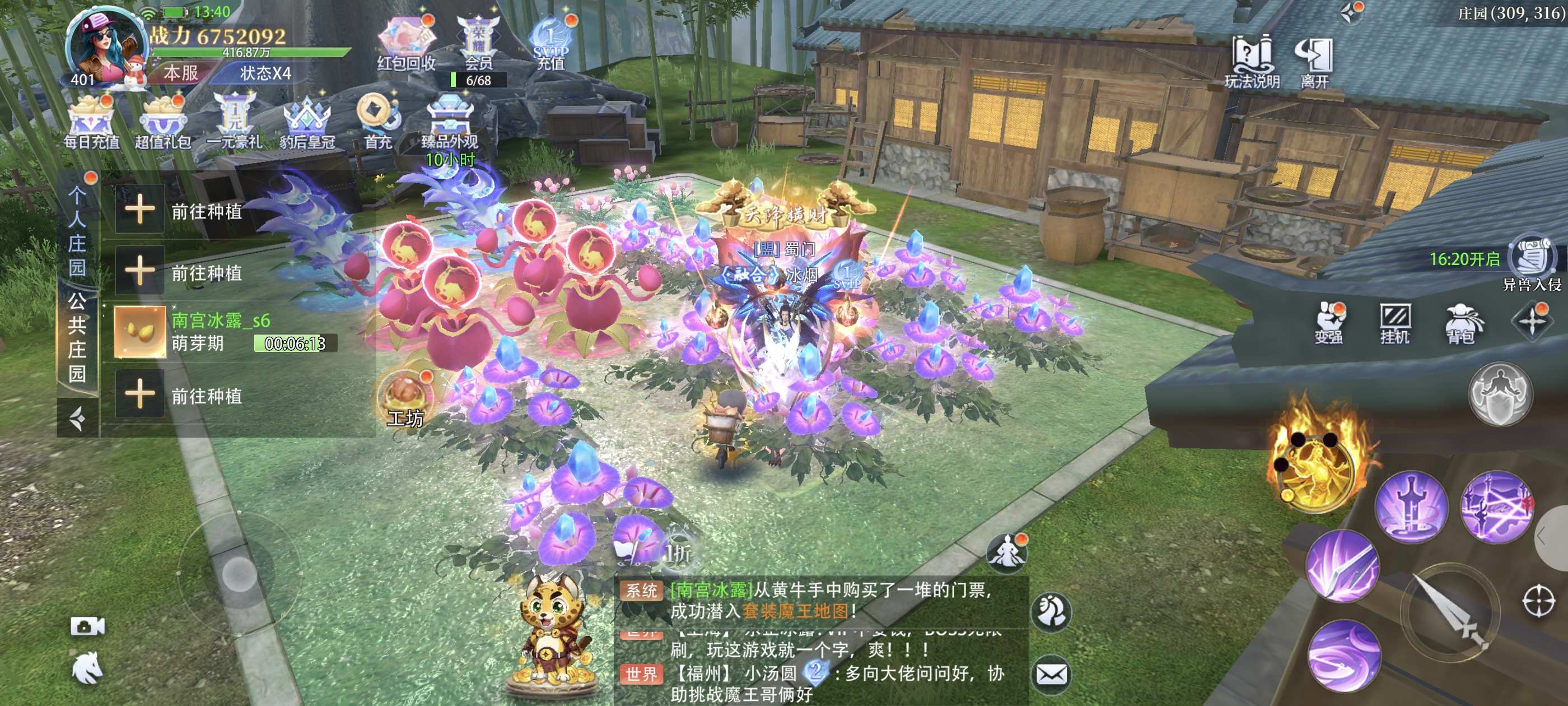This screenshot has width=1568, height=706.
Task: Open the 会员 membership icon
Action: (478, 43)
